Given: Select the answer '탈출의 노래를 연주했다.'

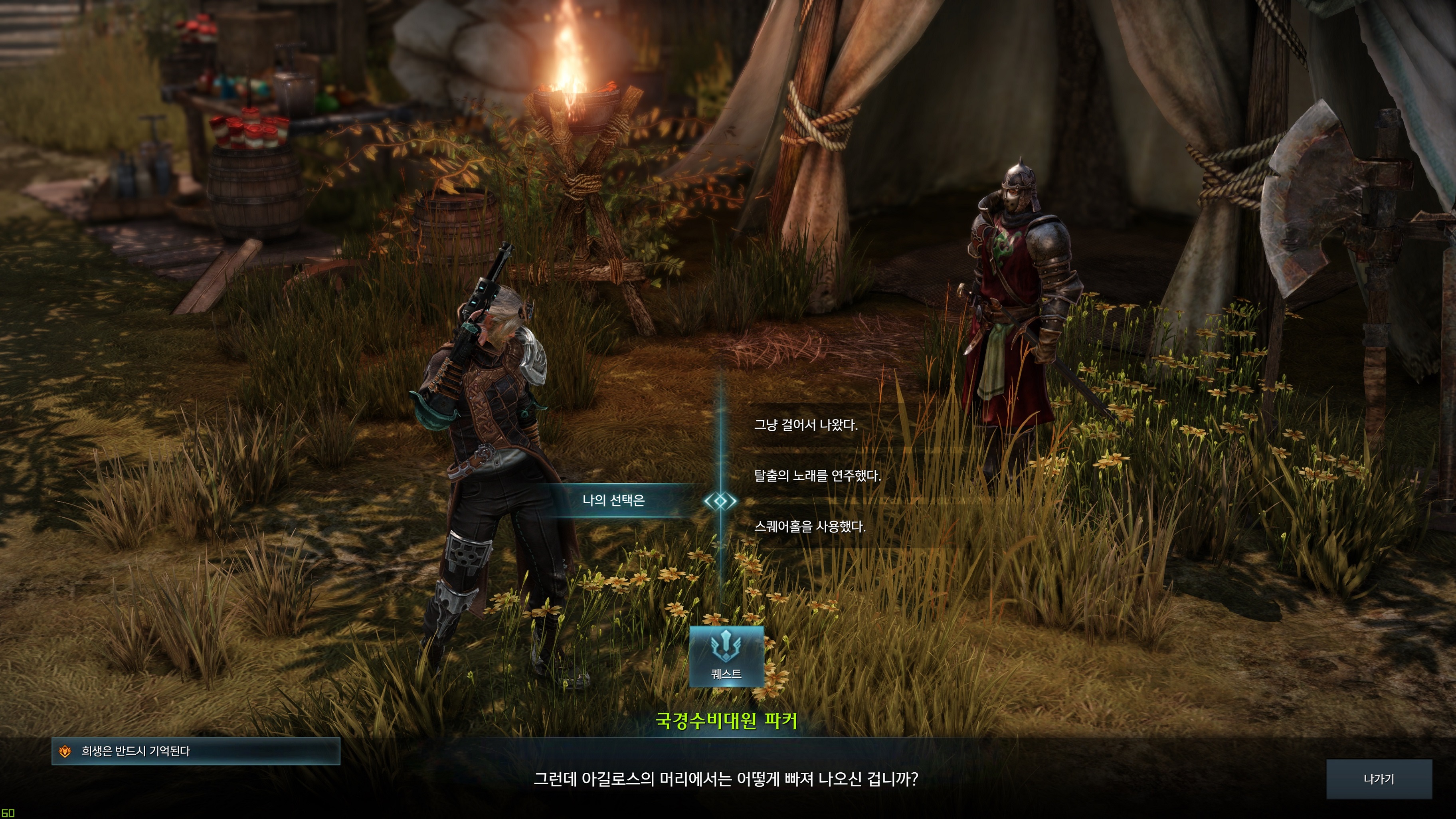Looking at the screenshot, I should click(817, 476).
